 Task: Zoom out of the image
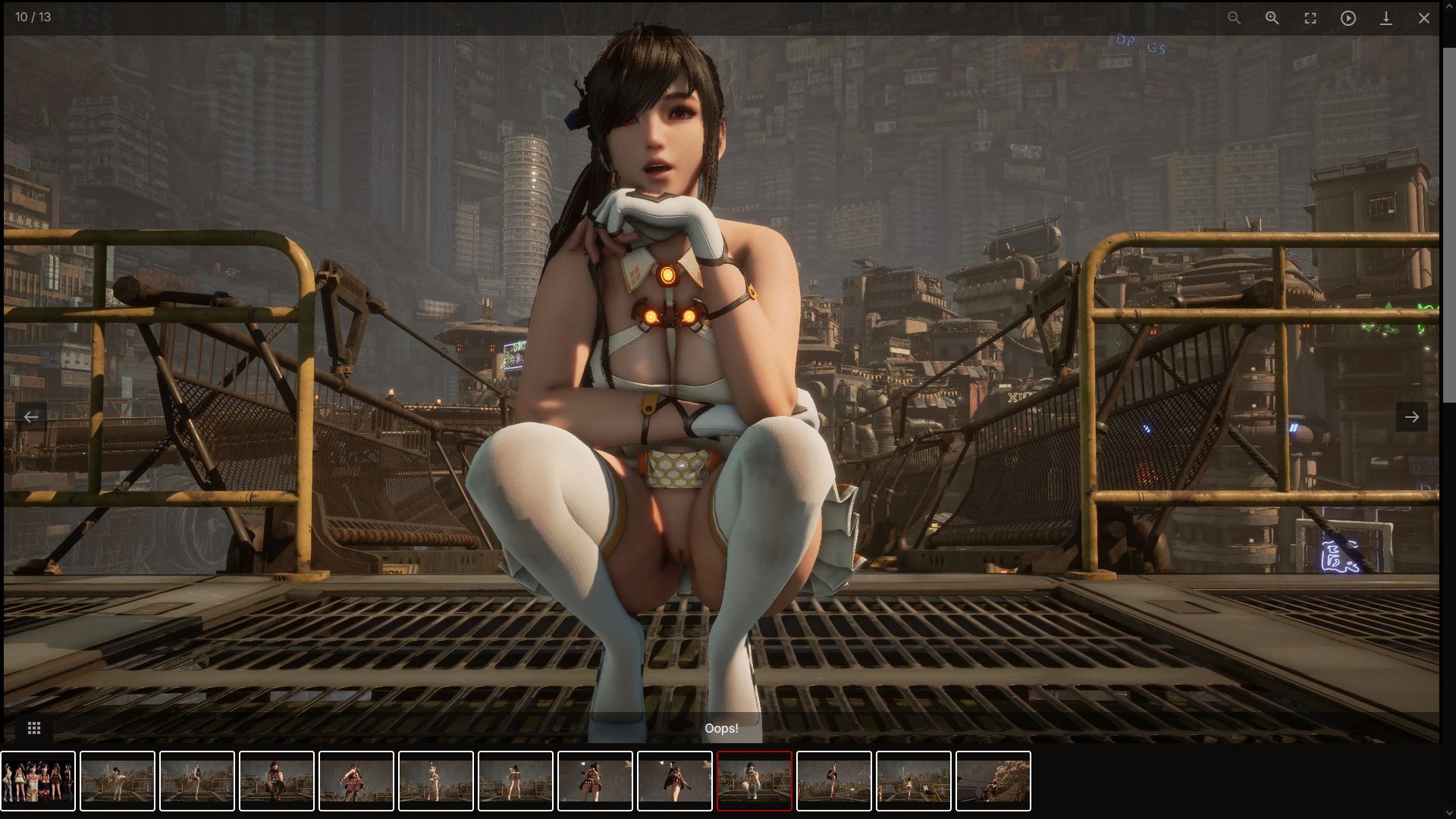point(1234,18)
